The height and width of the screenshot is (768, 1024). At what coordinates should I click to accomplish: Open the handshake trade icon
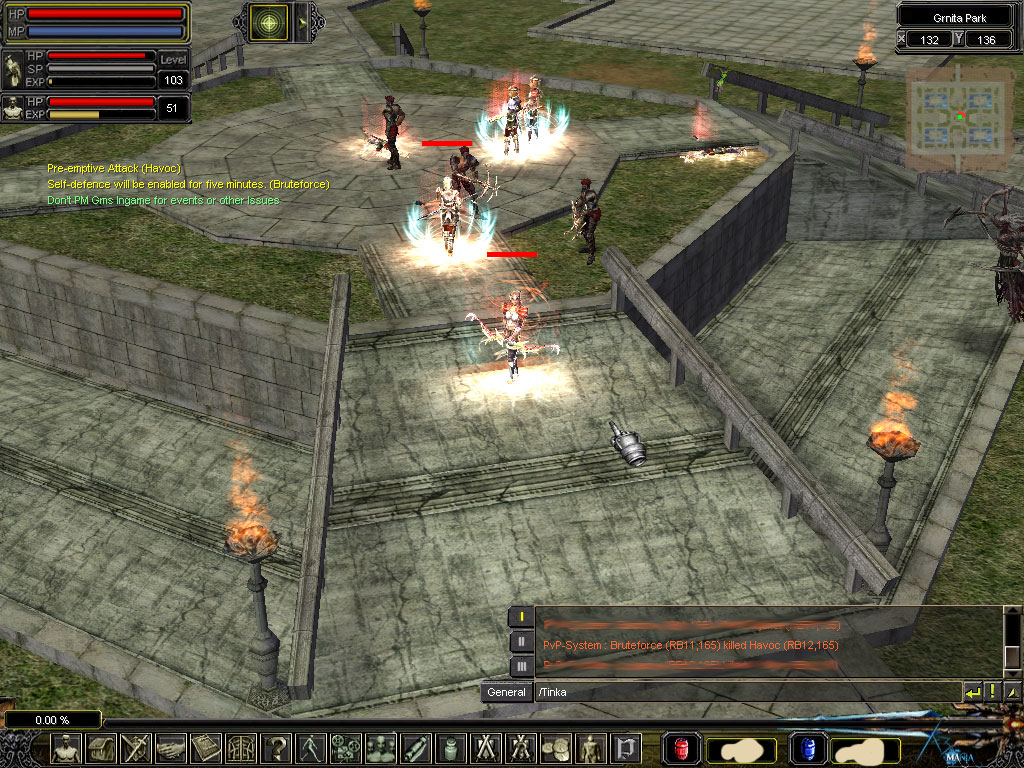tap(171, 749)
